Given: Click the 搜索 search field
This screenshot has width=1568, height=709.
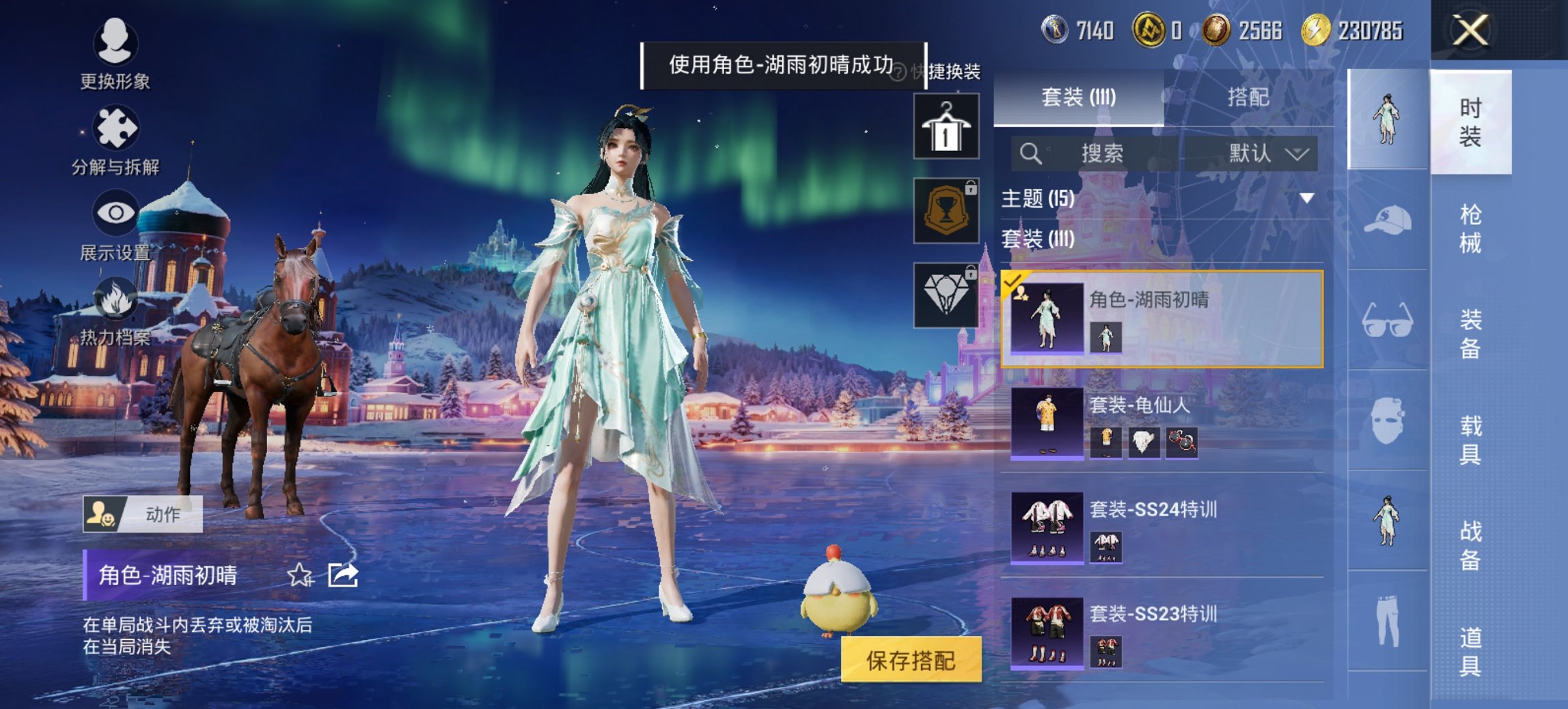Looking at the screenshot, I should tap(1101, 153).
